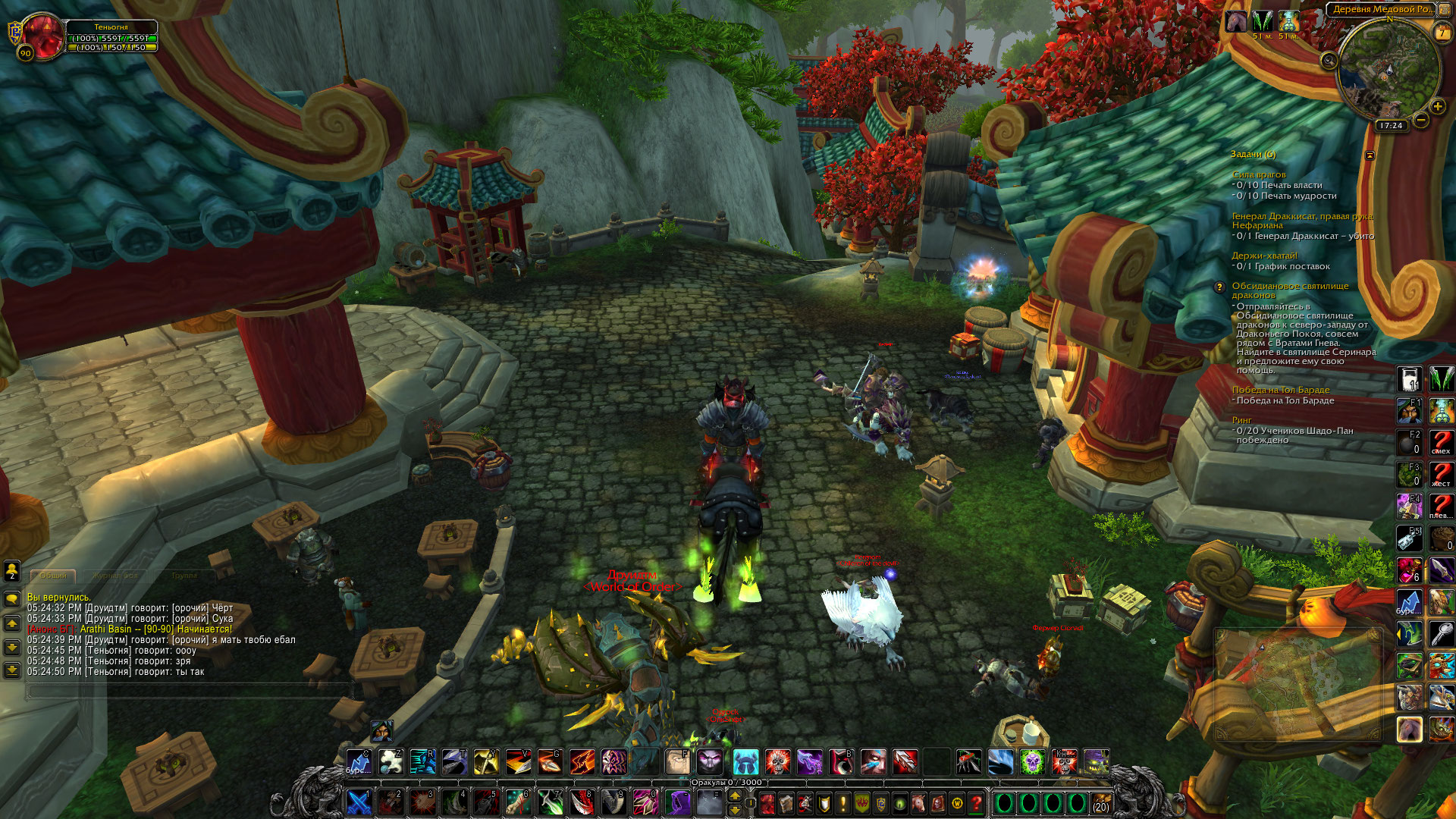Select the Победа на Тол Бараде quest title
This screenshot has width=1456, height=819.
(x=1280, y=390)
